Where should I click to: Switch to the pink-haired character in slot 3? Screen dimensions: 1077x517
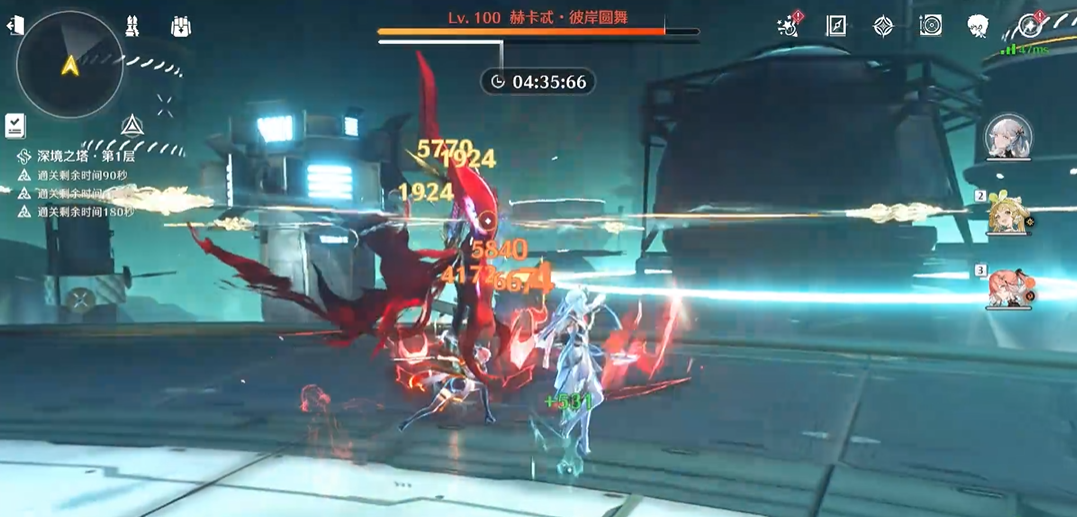click(1008, 288)
